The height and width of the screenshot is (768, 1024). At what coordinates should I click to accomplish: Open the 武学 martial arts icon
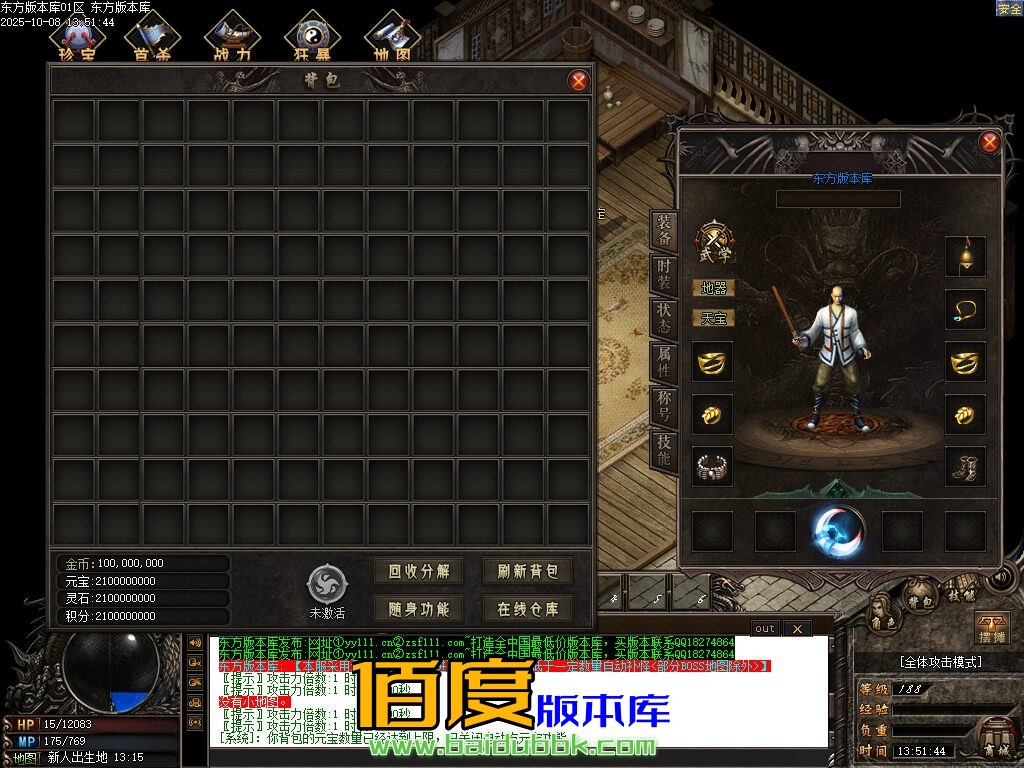(x=714, y=242)
